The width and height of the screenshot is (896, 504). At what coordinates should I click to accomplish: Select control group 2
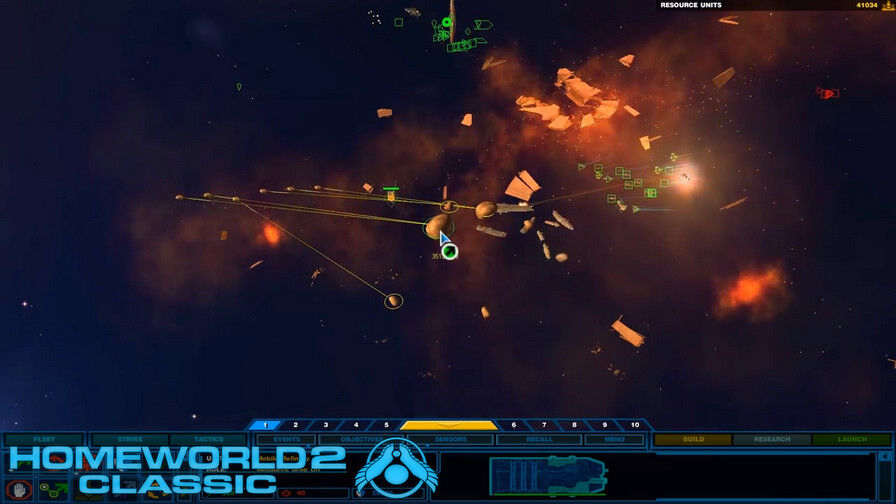296,425
